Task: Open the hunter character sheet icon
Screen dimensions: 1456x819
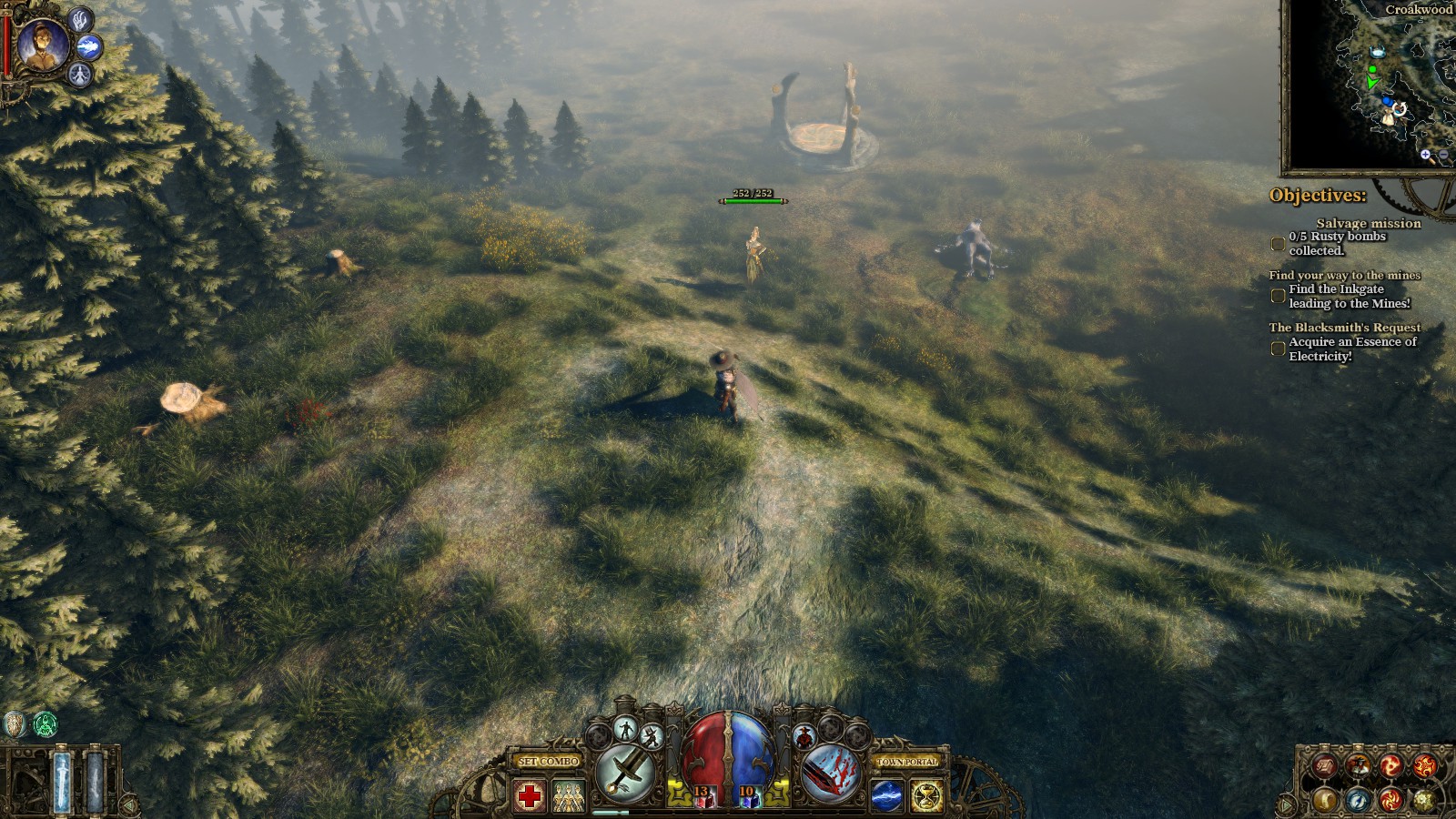Action: pos(1357,767)
